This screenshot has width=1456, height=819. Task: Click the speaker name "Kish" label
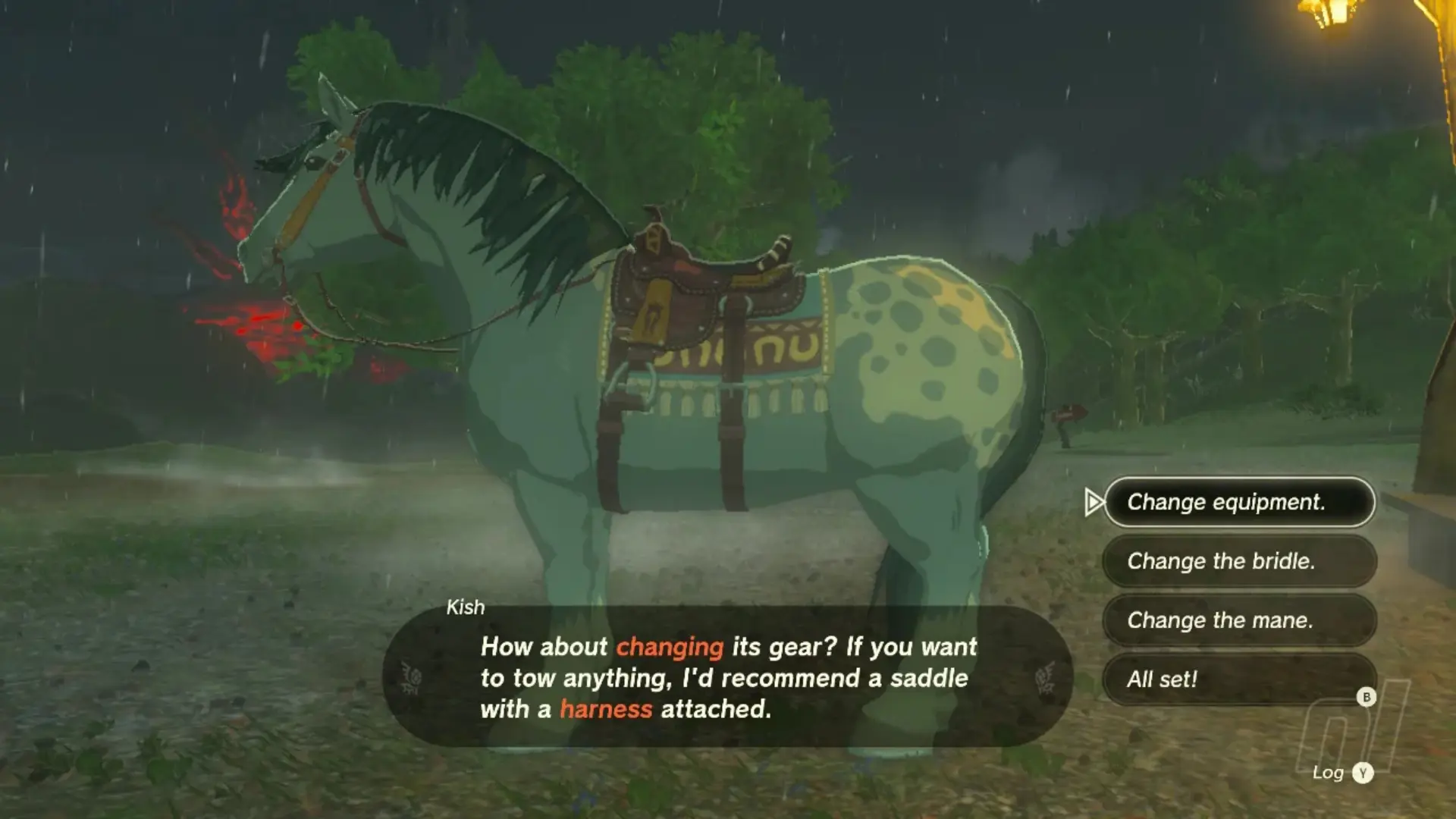pyautogui.click(x=466, y=607)
